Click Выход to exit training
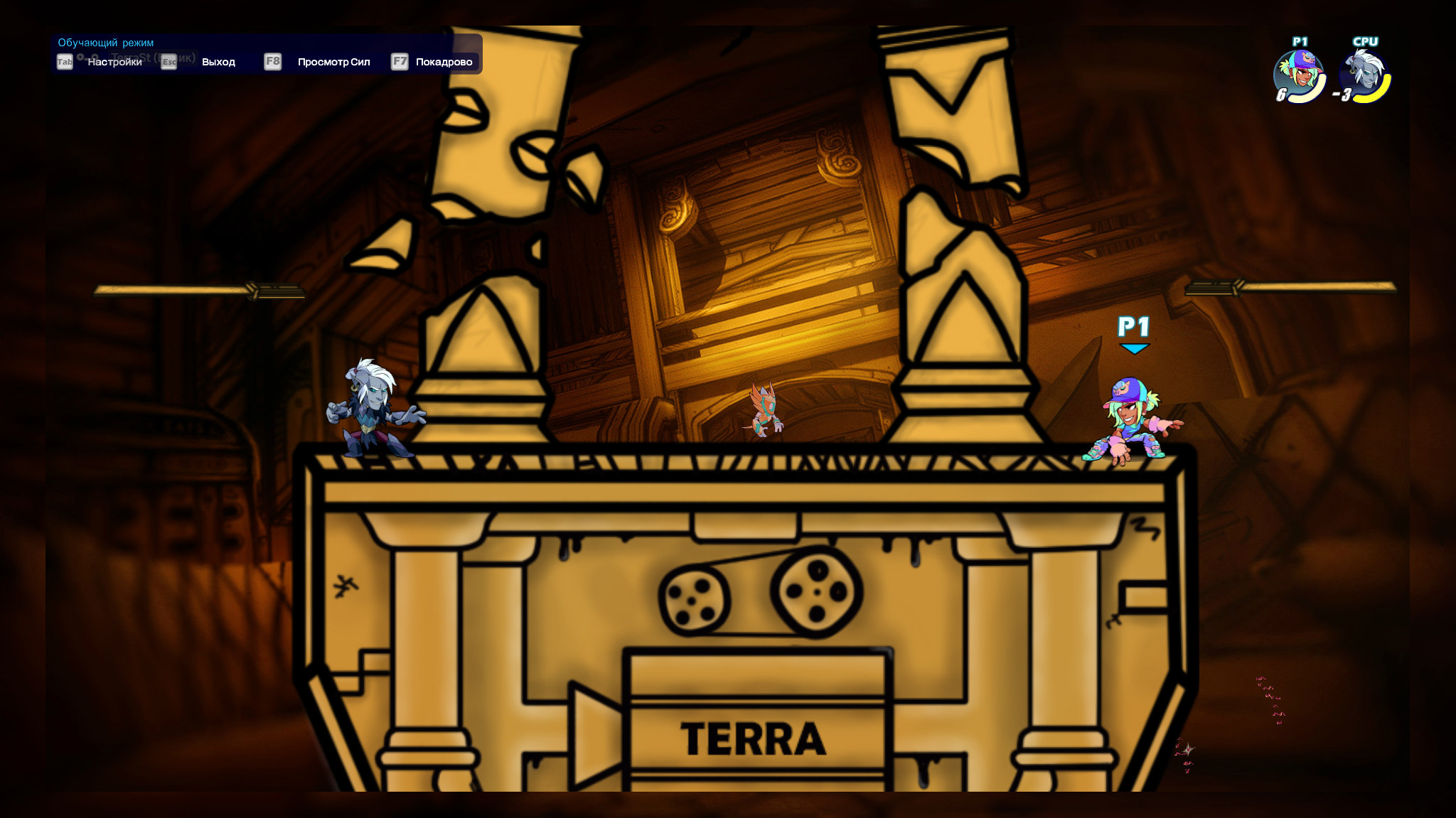This screenshot has height=818, width=1456. click(x=219, y=63)
